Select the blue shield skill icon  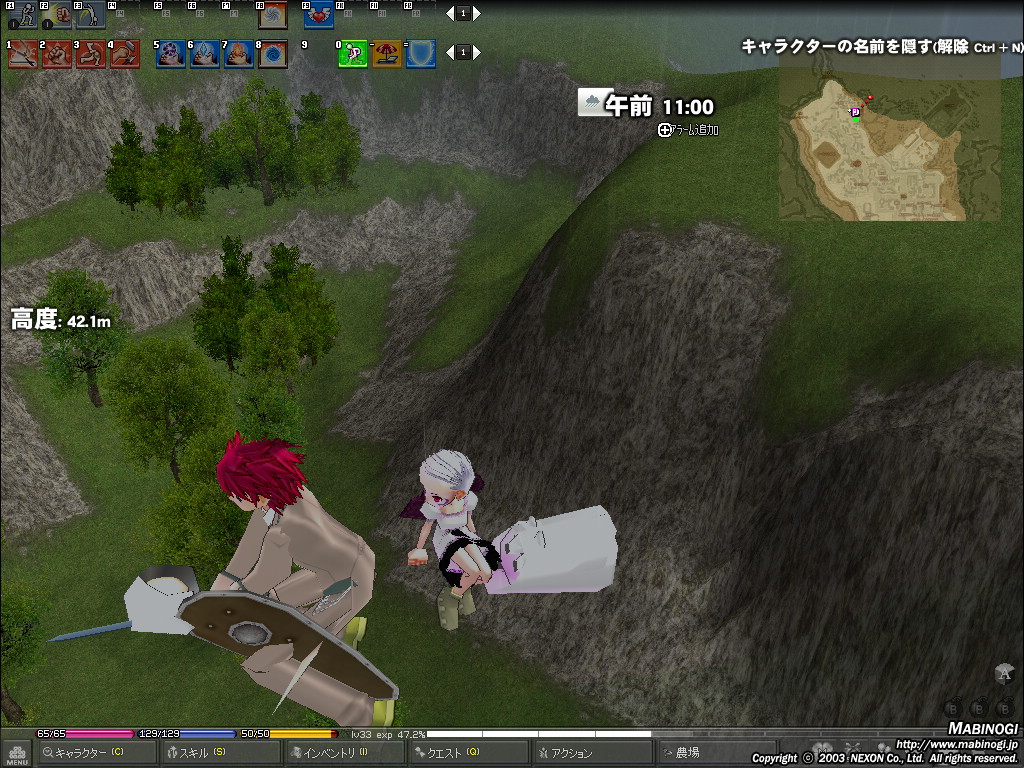421,53
